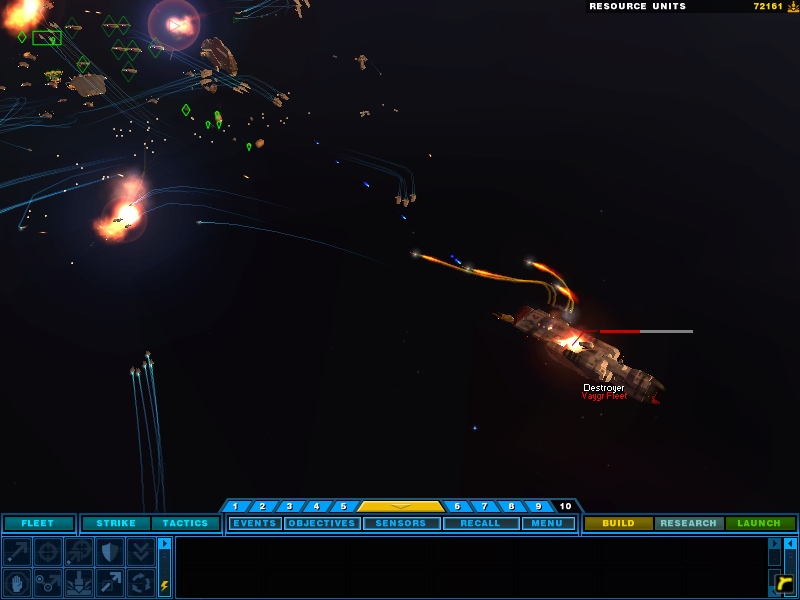The height and width of the screenshot is (600, 800).
Task: Open the Build manager
Action: coord(618,523)
